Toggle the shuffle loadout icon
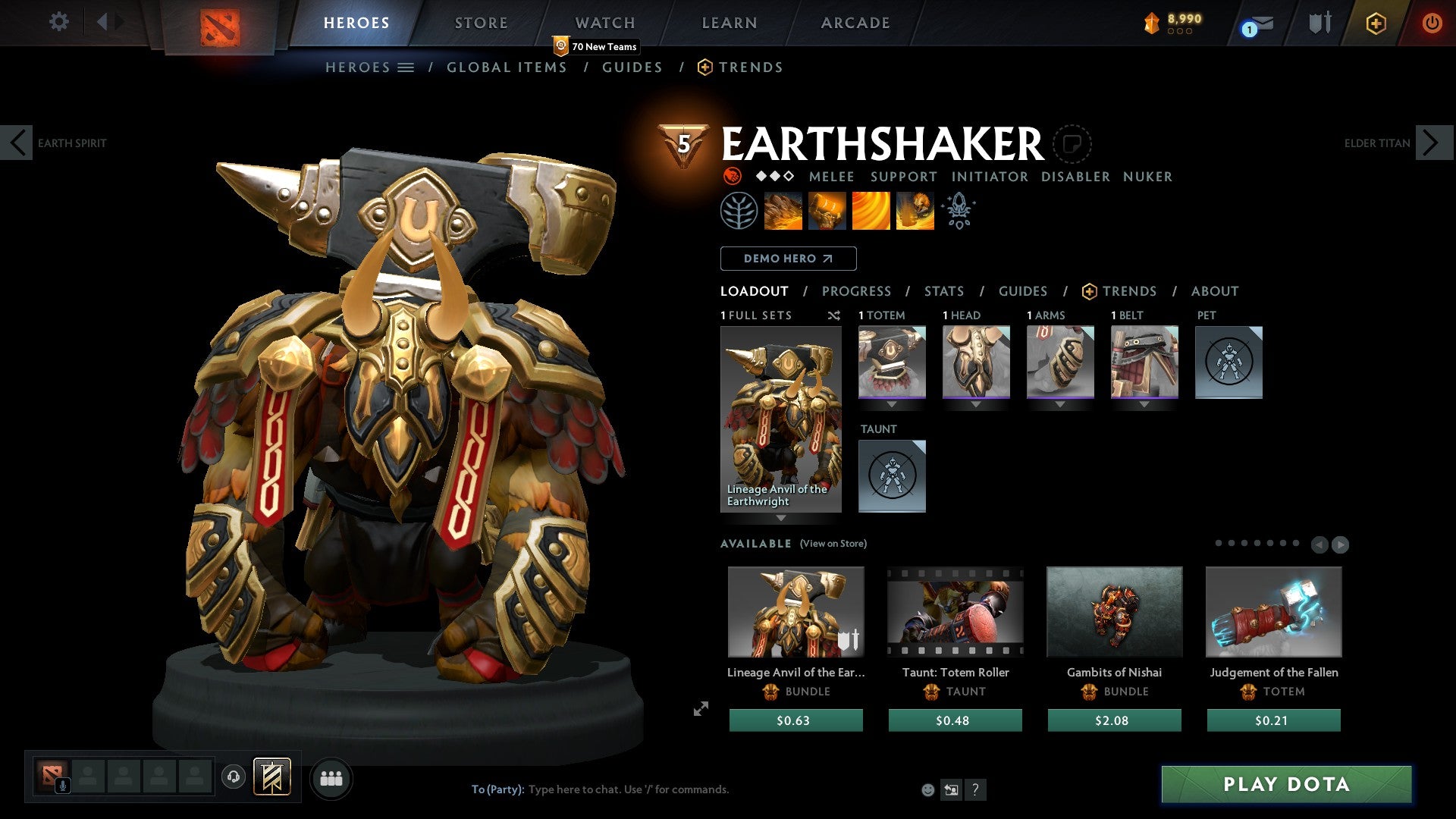The height and width of the screenshot is (819, 1456). (833, 315)
